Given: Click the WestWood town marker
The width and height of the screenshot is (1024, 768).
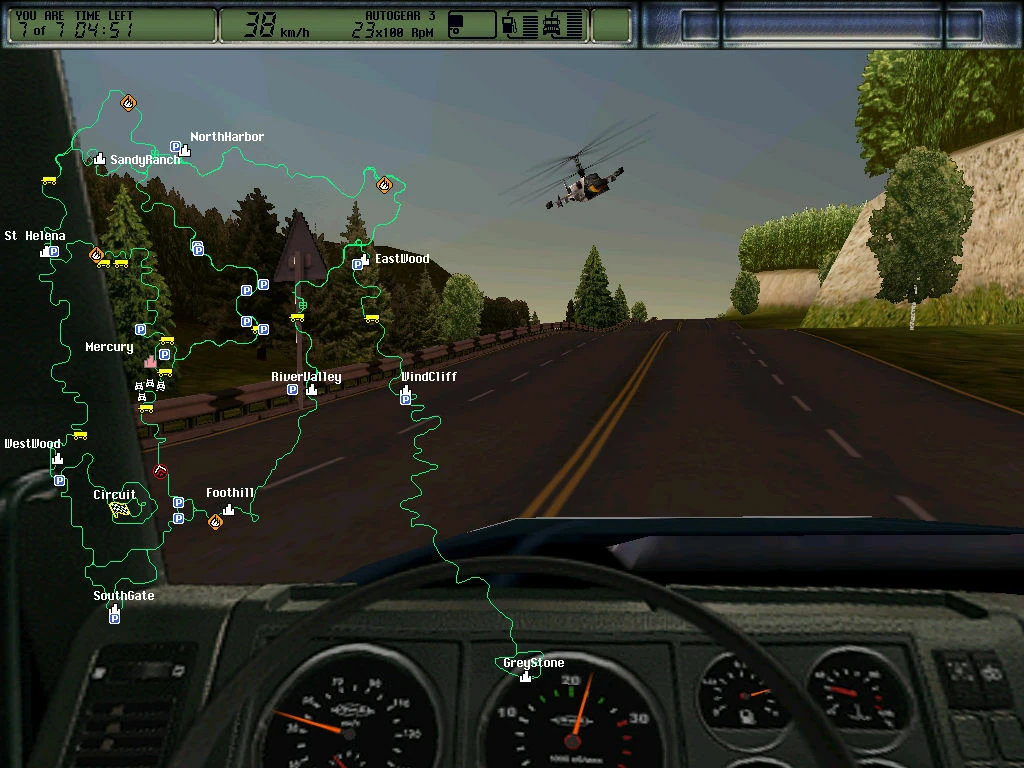Looking at the screenshot, I should (57, 458).
